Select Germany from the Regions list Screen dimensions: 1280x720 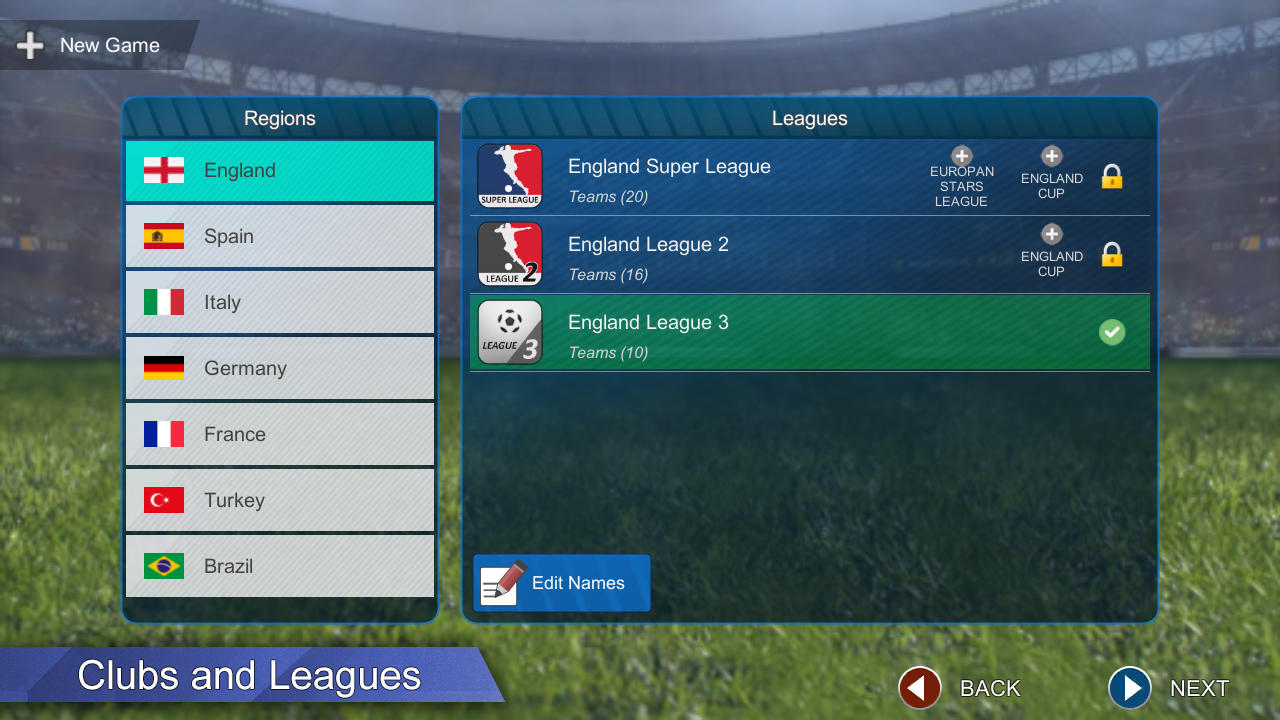point(279,368)
